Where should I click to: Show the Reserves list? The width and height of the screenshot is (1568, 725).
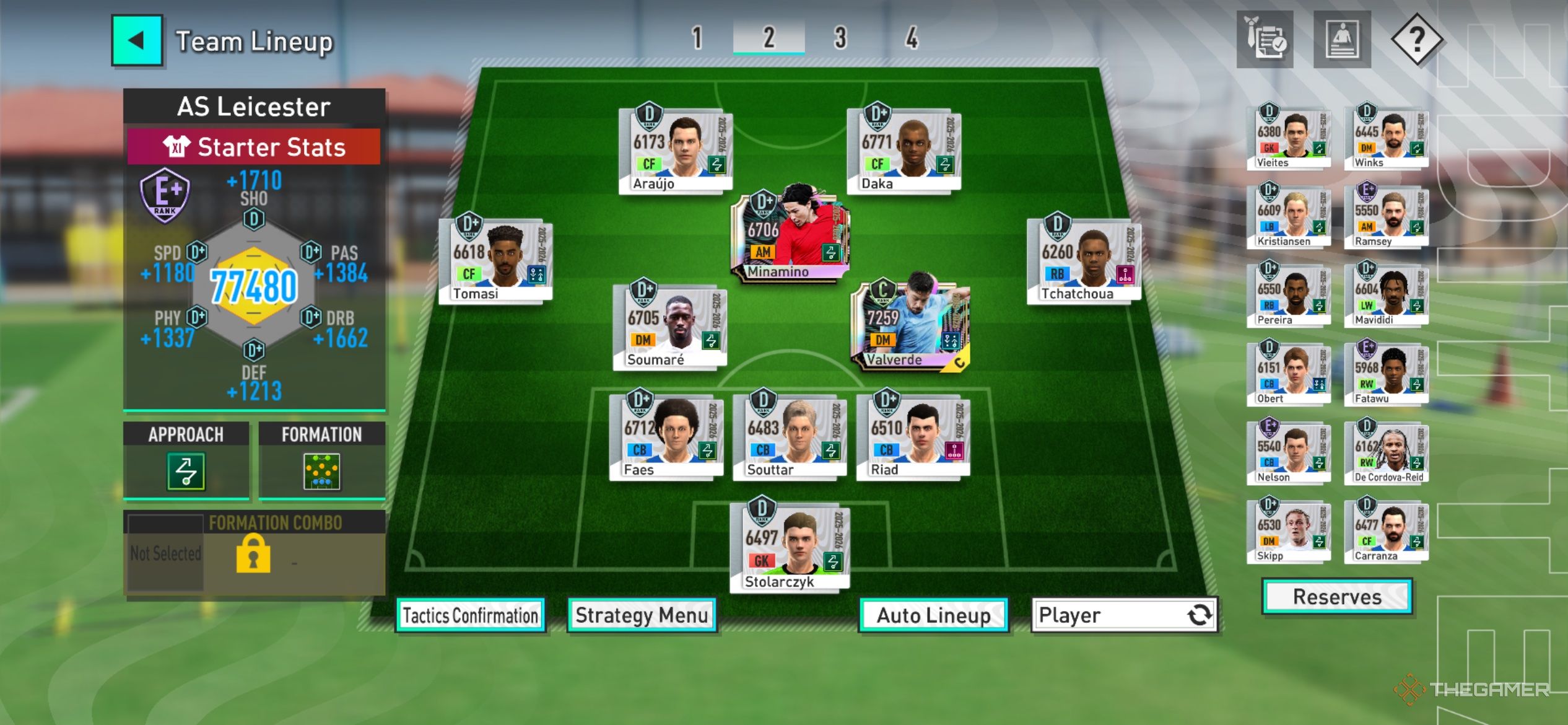coord(1337,597)
